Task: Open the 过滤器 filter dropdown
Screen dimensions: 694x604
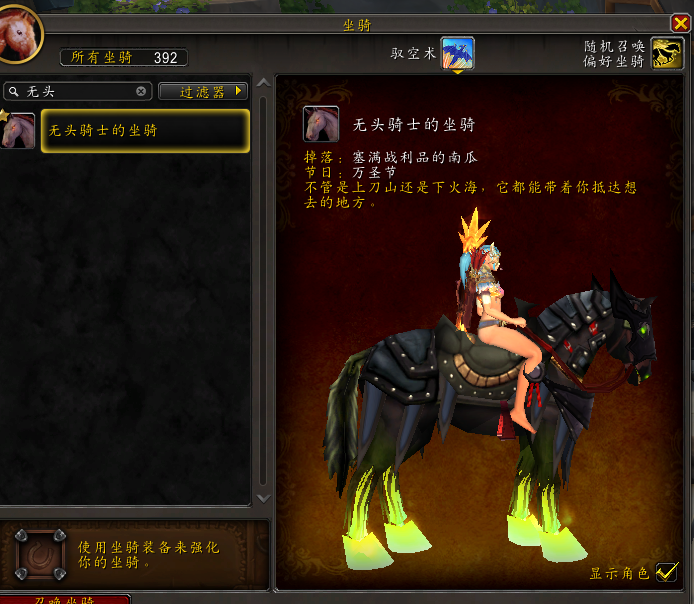Action: [203, 91]
